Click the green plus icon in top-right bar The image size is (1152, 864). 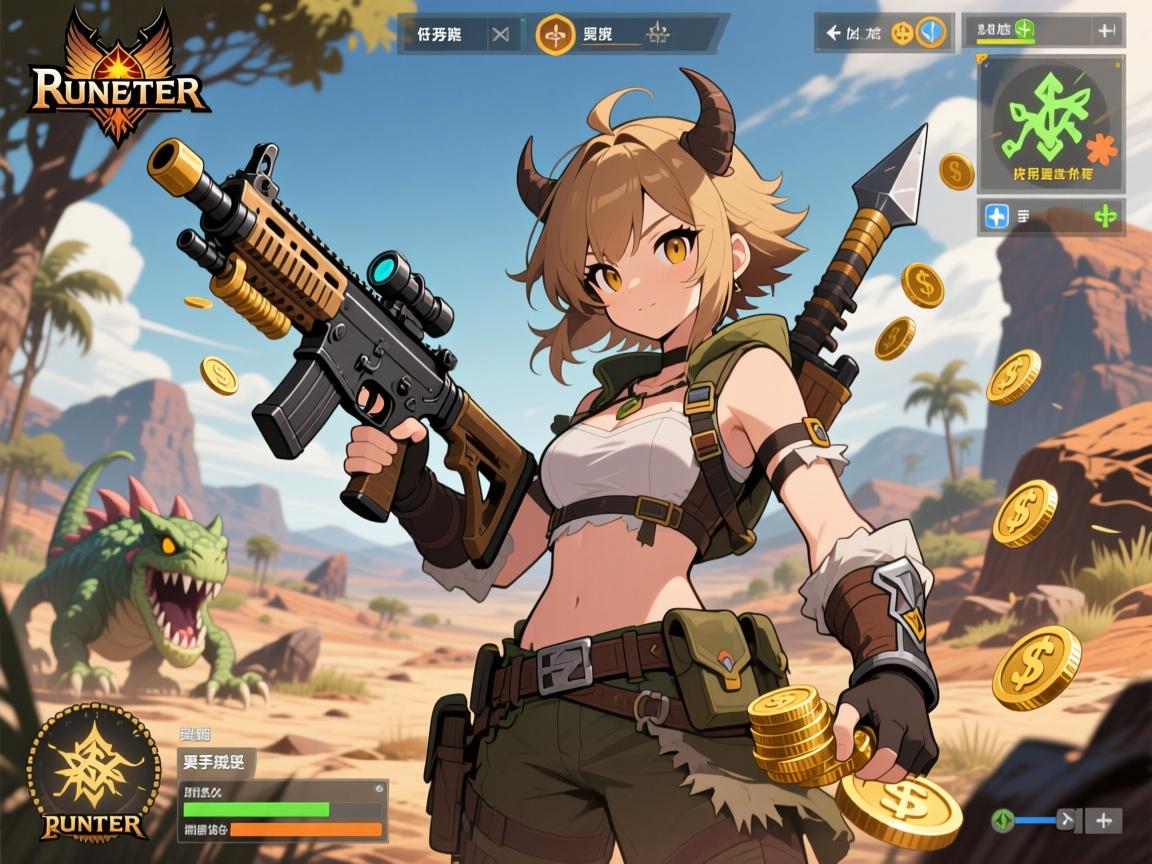click(1022, 29)
